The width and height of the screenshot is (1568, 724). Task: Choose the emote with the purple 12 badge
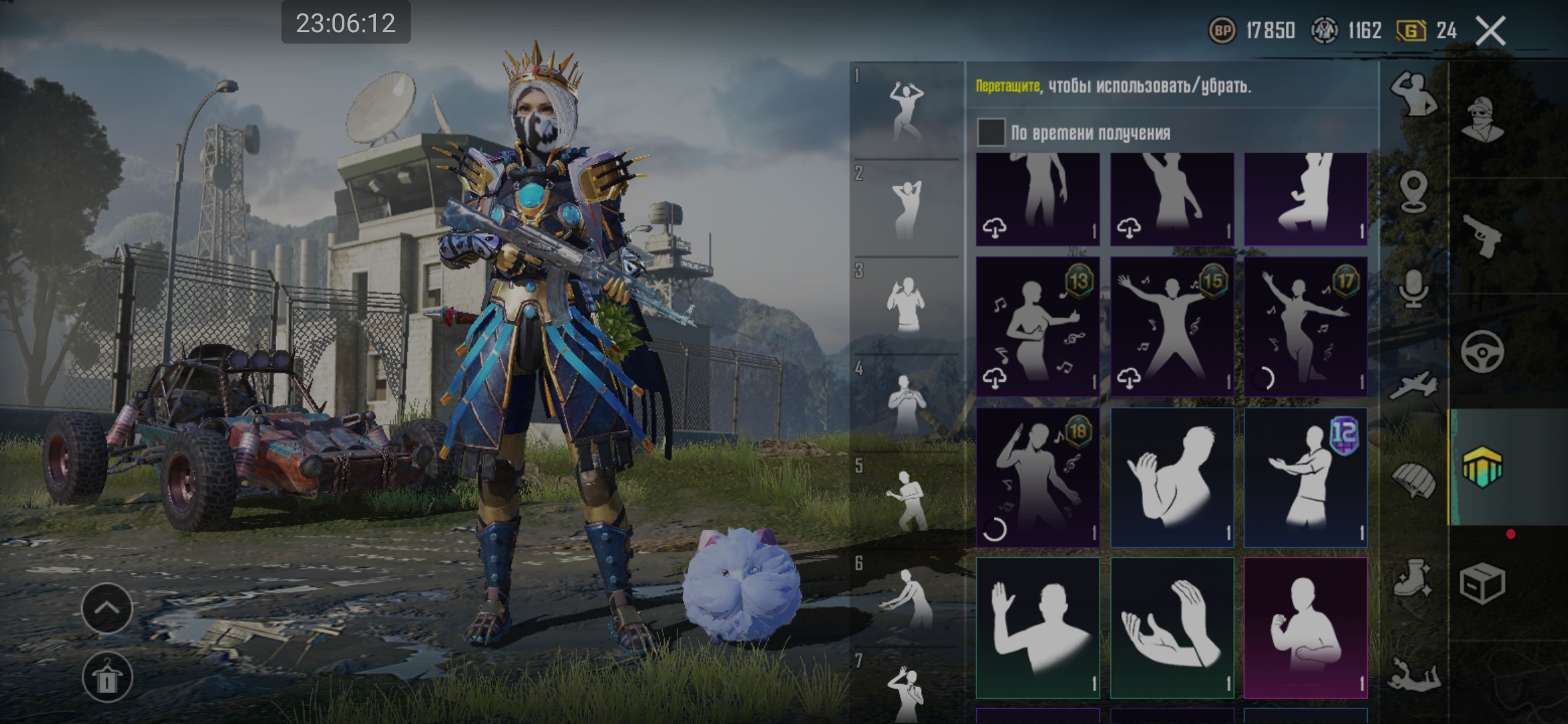(1305, 477)
